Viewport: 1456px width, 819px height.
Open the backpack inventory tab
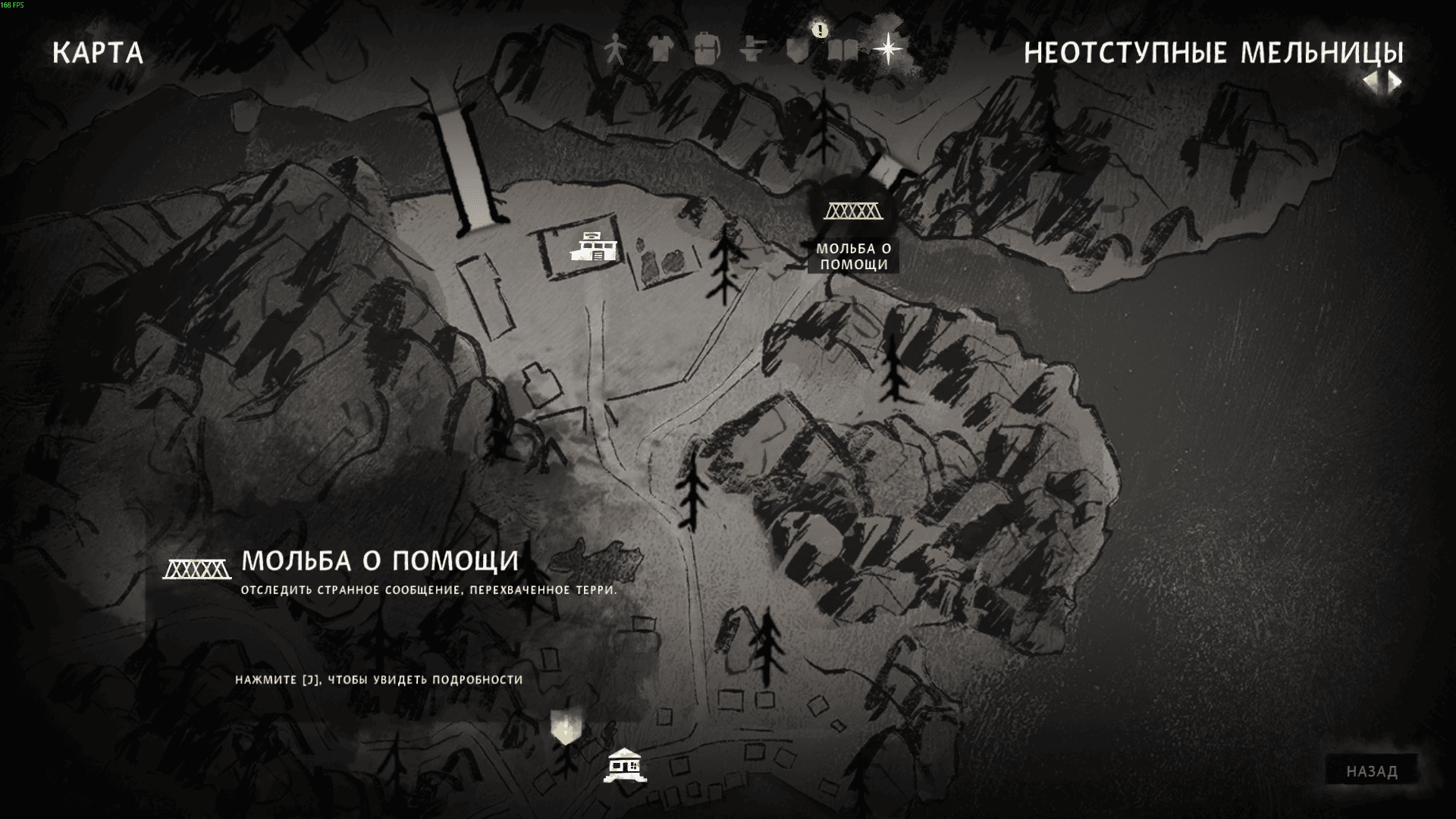pyautogui.click(x=706, y=50)
